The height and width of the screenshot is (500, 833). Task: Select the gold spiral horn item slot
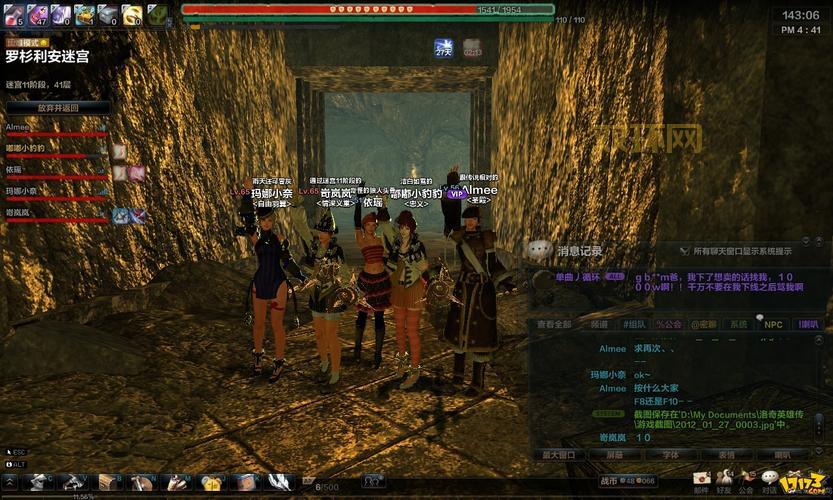132,13
